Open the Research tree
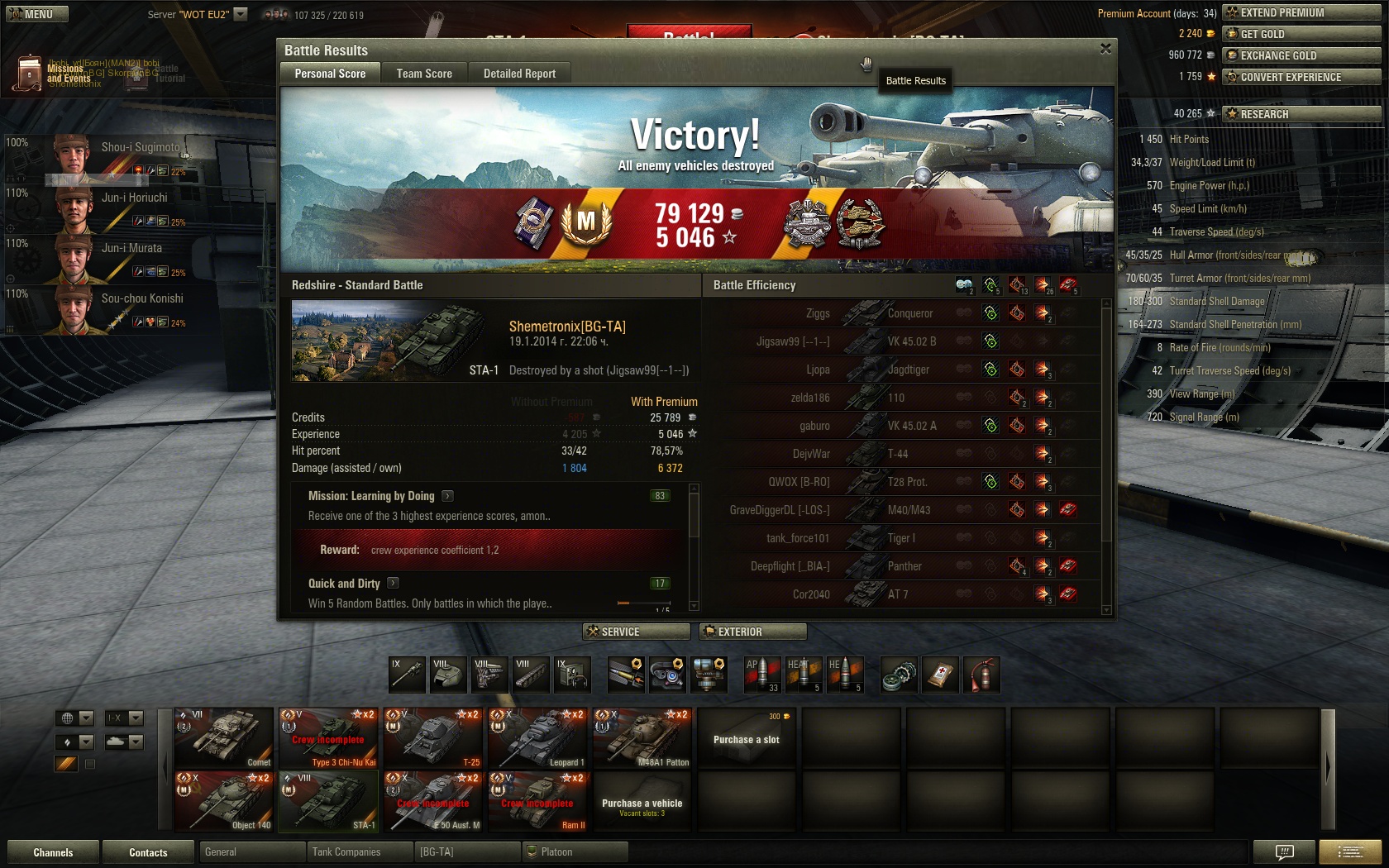 pos(1301,114)
